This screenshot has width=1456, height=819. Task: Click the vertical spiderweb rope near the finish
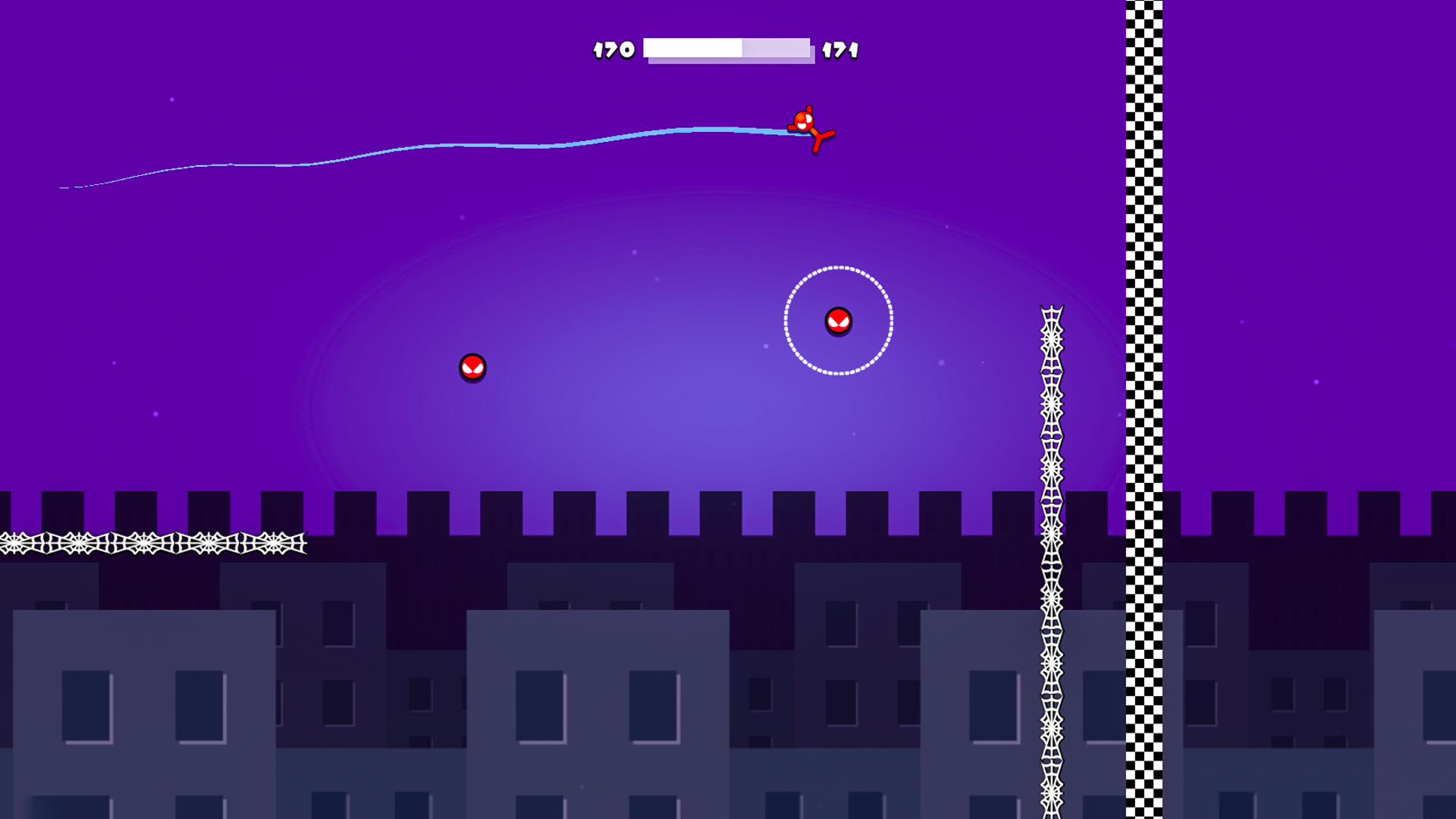(x=1050, y=531)
